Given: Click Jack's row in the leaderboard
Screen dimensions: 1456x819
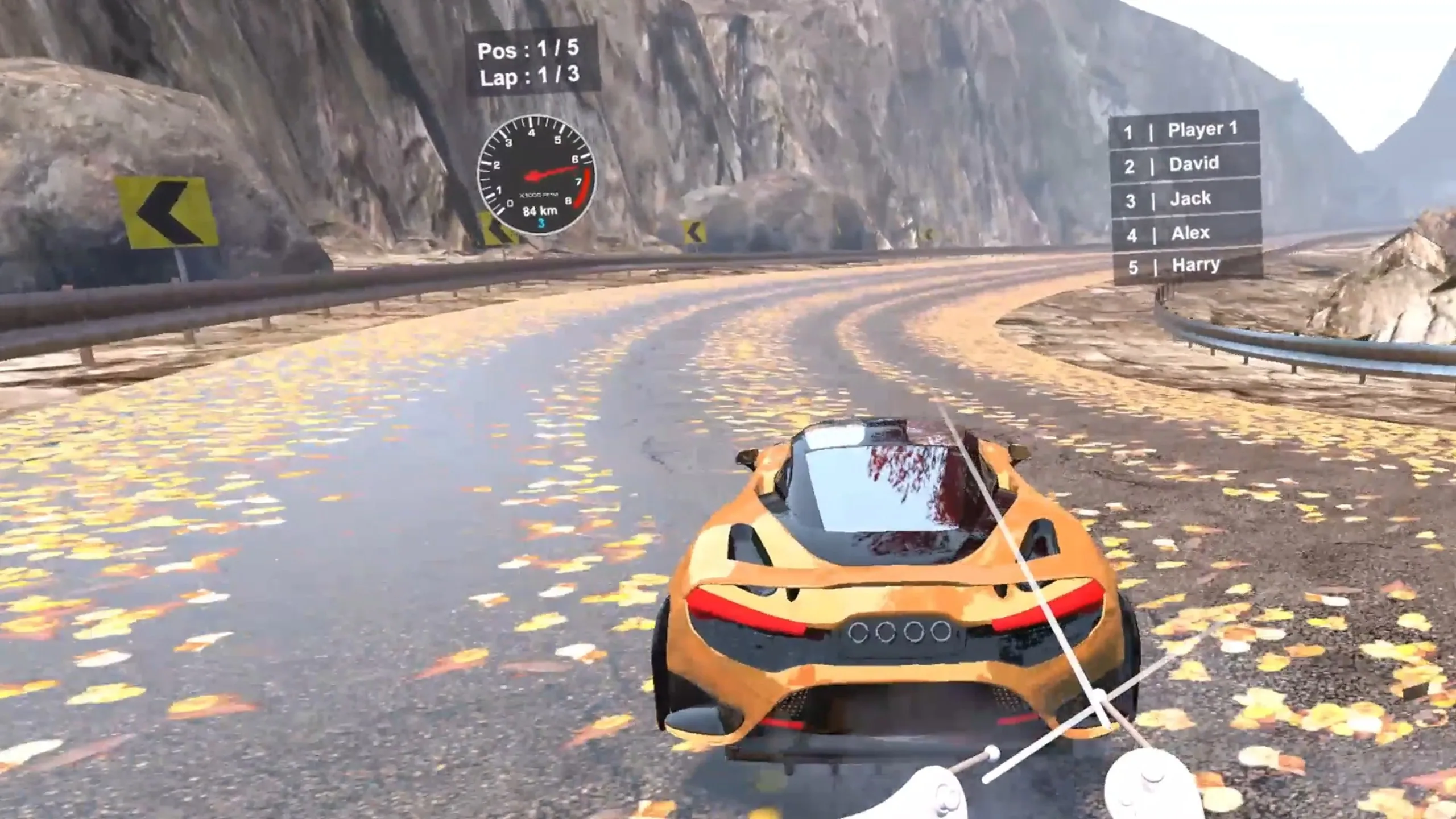Looking at the screenshot, I should pyautogui.click(x=1186, y=199).
